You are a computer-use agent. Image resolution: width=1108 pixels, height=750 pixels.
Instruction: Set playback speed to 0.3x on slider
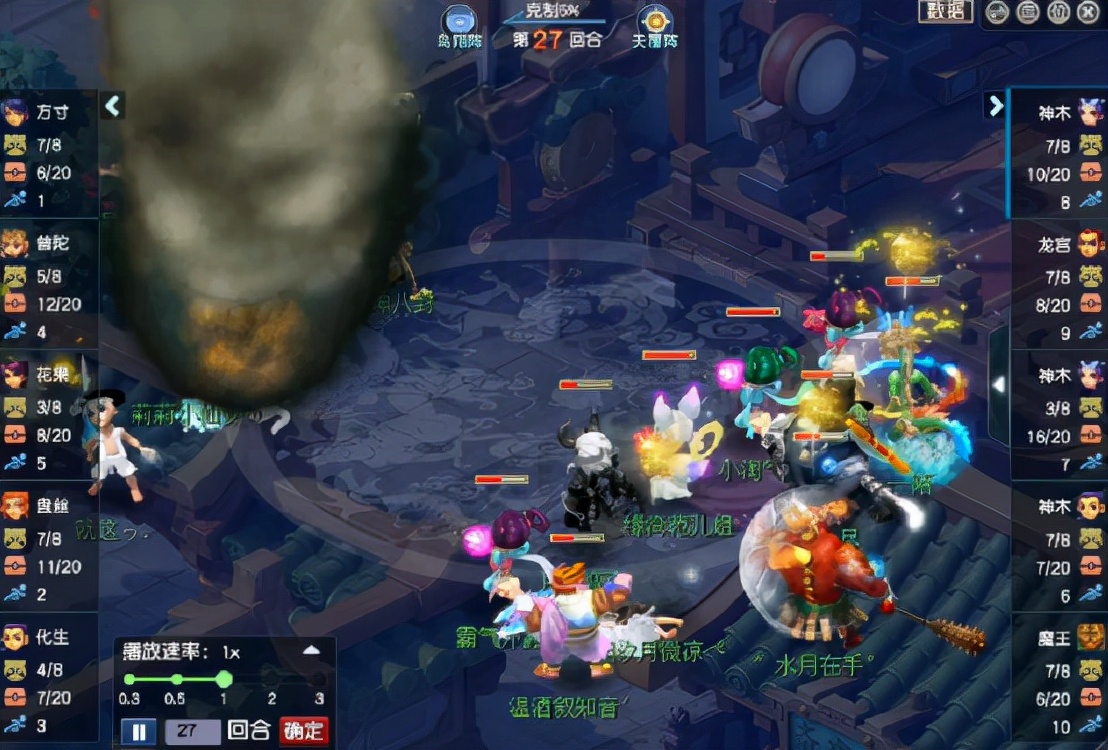click(x=129, y=679)
